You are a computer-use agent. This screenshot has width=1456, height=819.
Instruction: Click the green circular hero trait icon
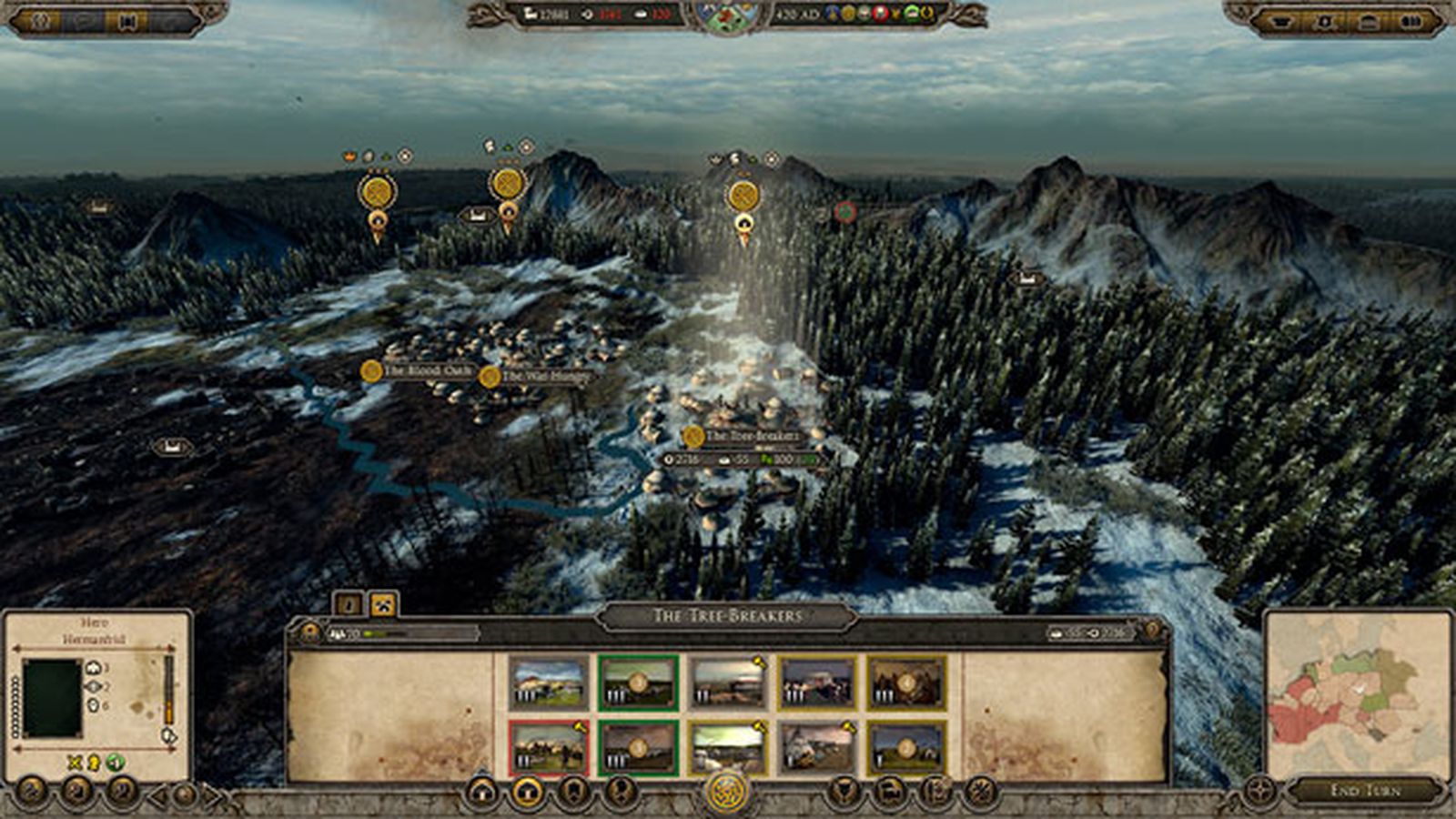pyautogui.click(x=116, y=763)
